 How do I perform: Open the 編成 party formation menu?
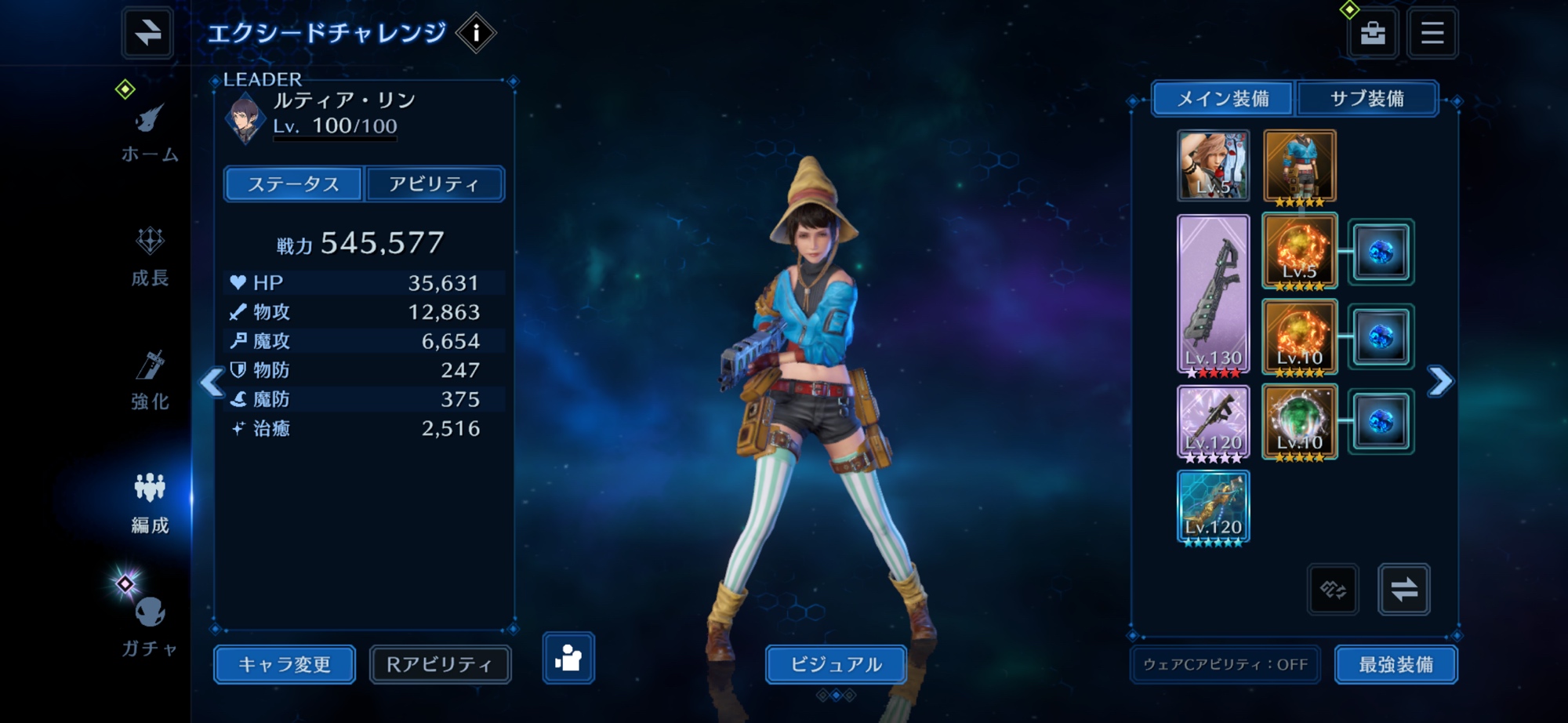pos(150,503)
